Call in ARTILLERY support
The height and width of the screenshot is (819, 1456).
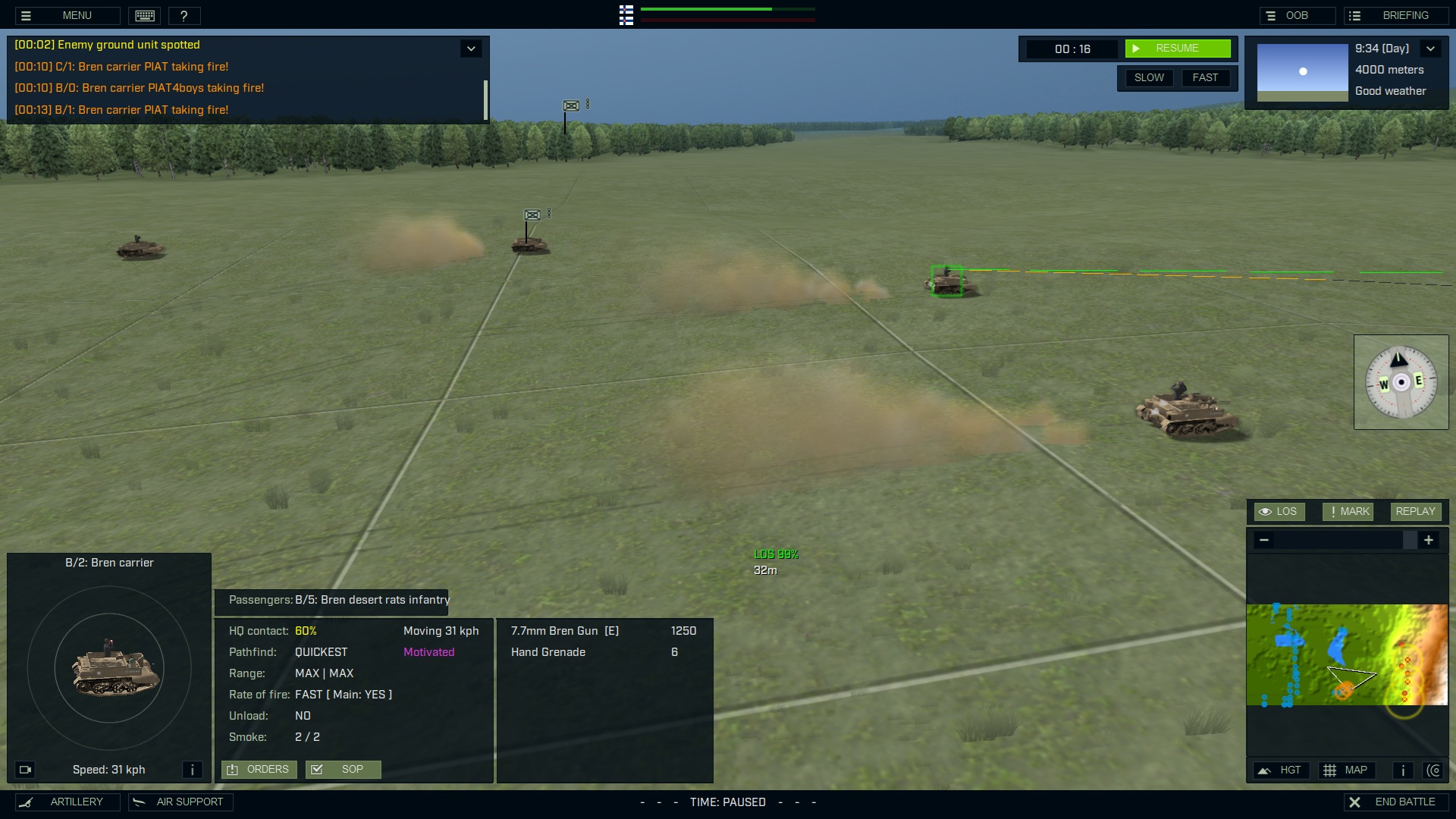[67, 802]
